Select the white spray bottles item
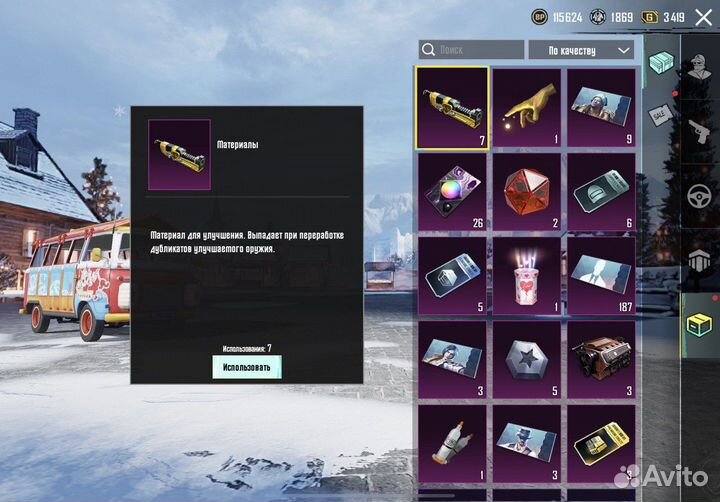This screenshot has width=720, height=502. [x=452, y=443]
